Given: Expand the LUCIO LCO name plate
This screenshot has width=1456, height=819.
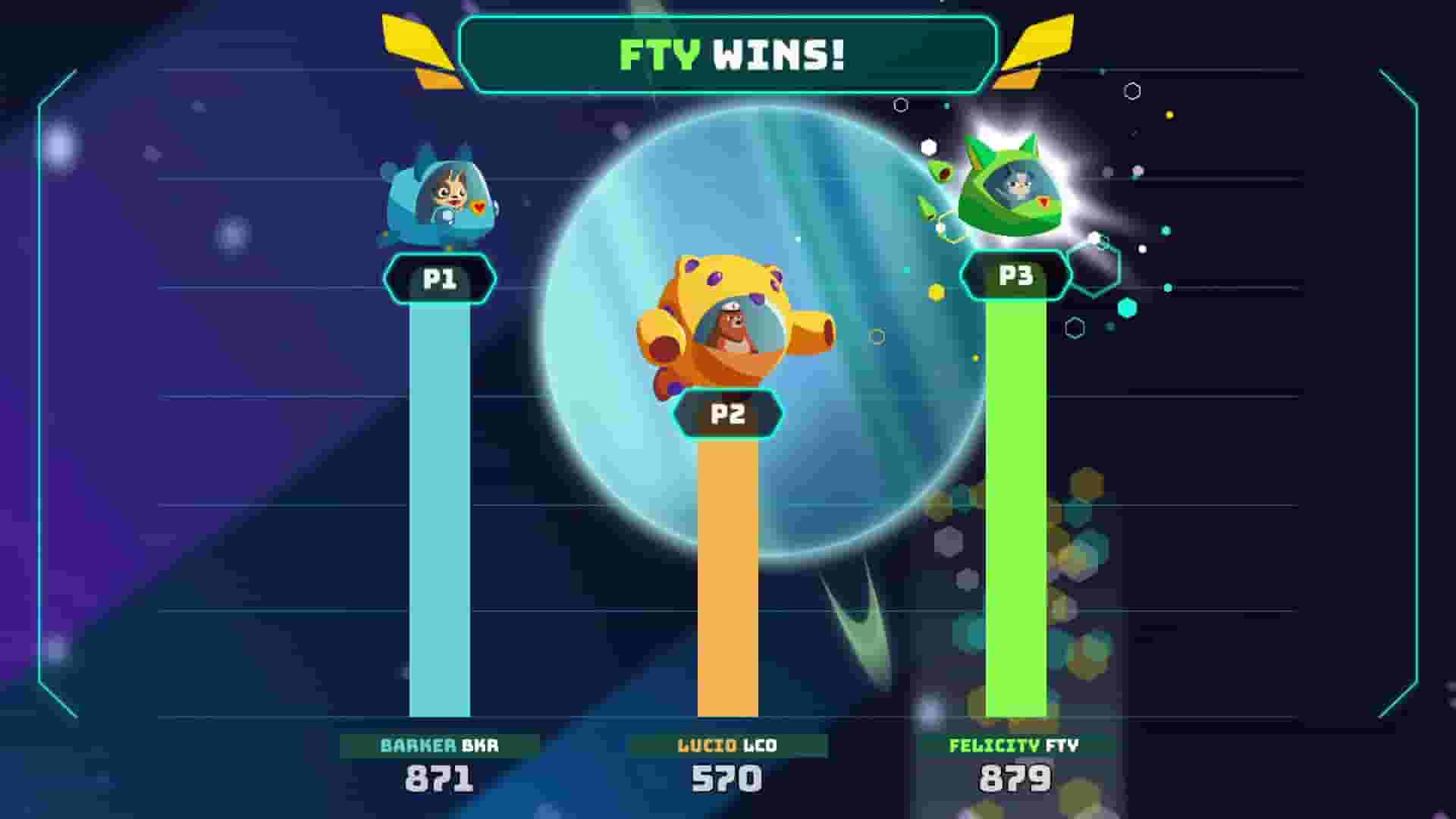Looking at the screenshot, I should pos(726,746).
